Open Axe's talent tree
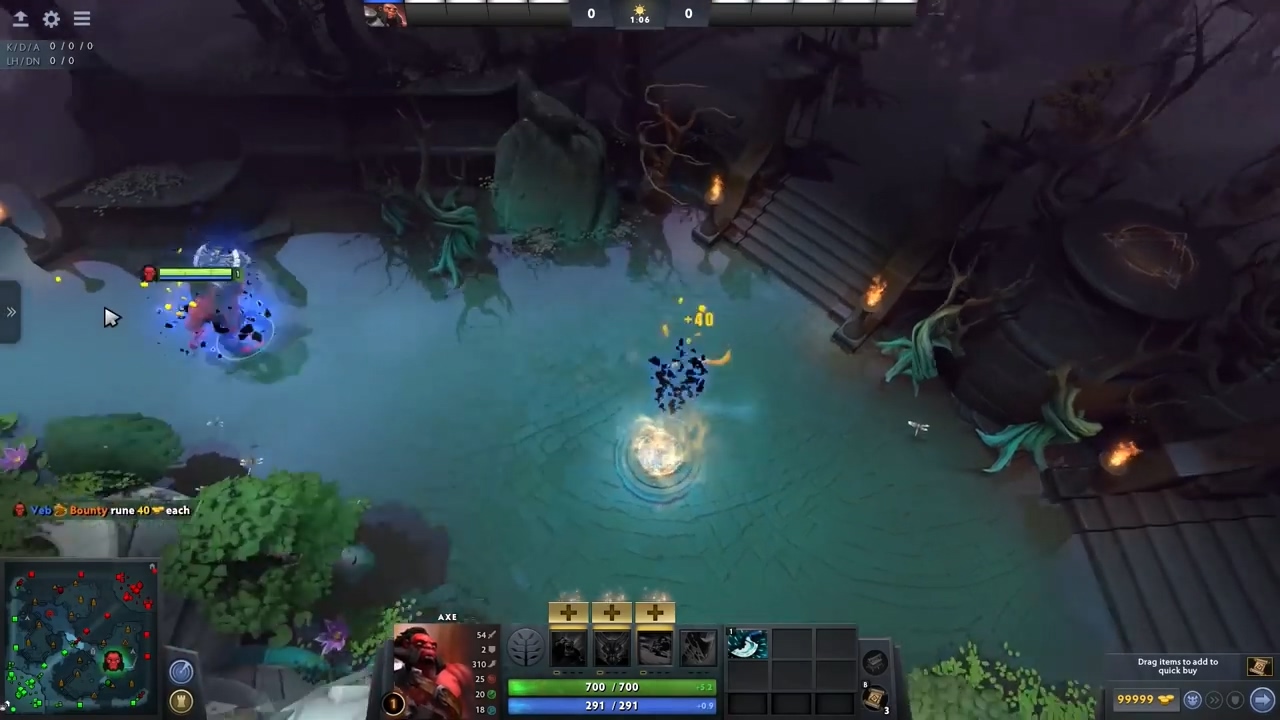The width and height of the screenshot is (1280, 720). click(x=525, y=646)
